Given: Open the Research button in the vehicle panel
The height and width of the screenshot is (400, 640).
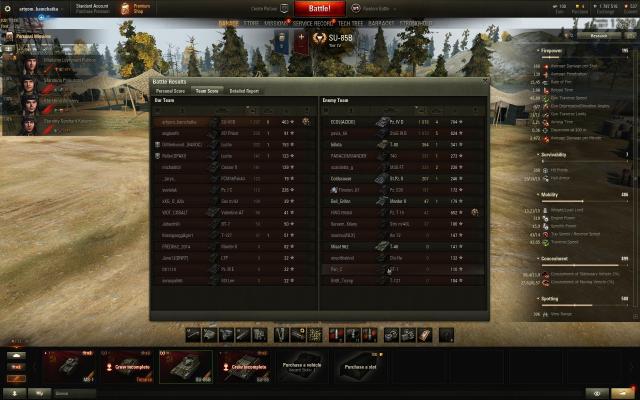Looking at the screenshot, I should point(598,34).
